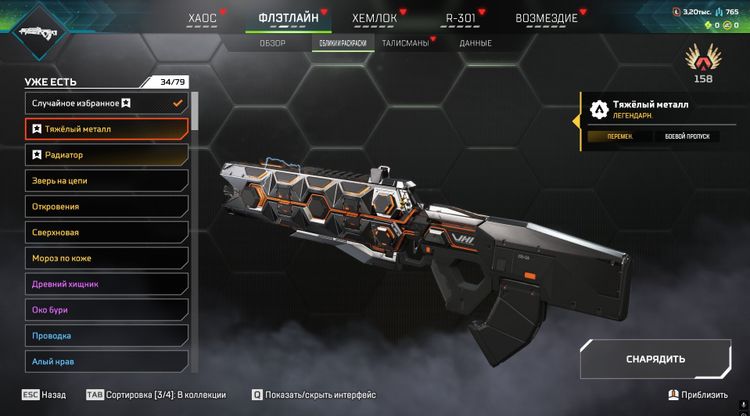Open the ДАННЫЕ sub-tab
The width and height of the screenshot is (750, 416).
click(475, 44)
